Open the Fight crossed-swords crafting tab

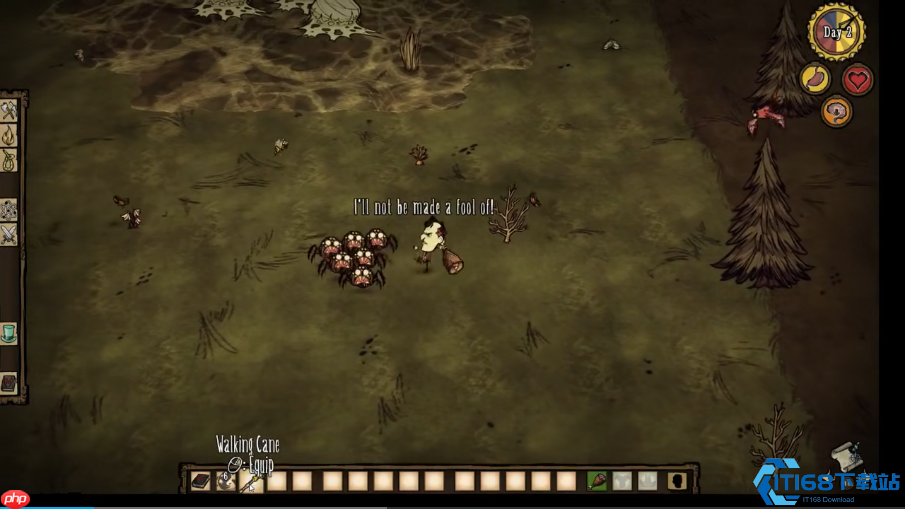coord(9,234)
